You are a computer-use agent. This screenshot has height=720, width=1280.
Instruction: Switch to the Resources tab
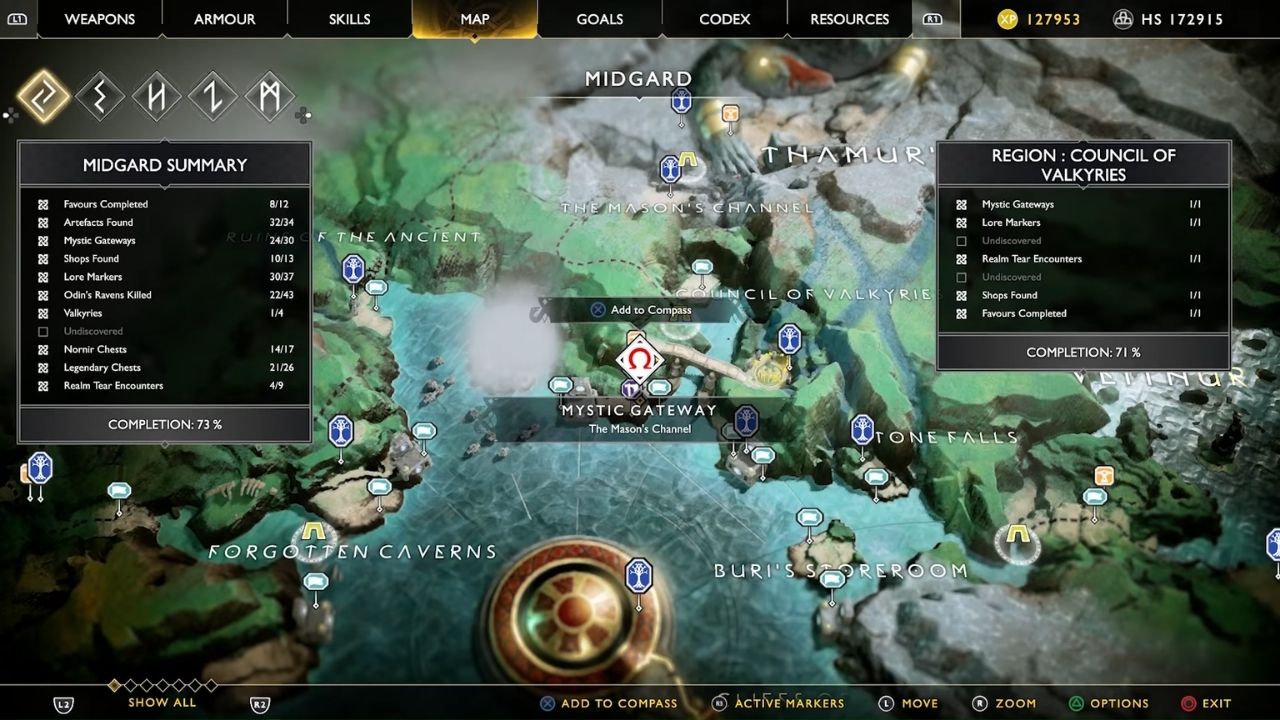pos(849,19)
